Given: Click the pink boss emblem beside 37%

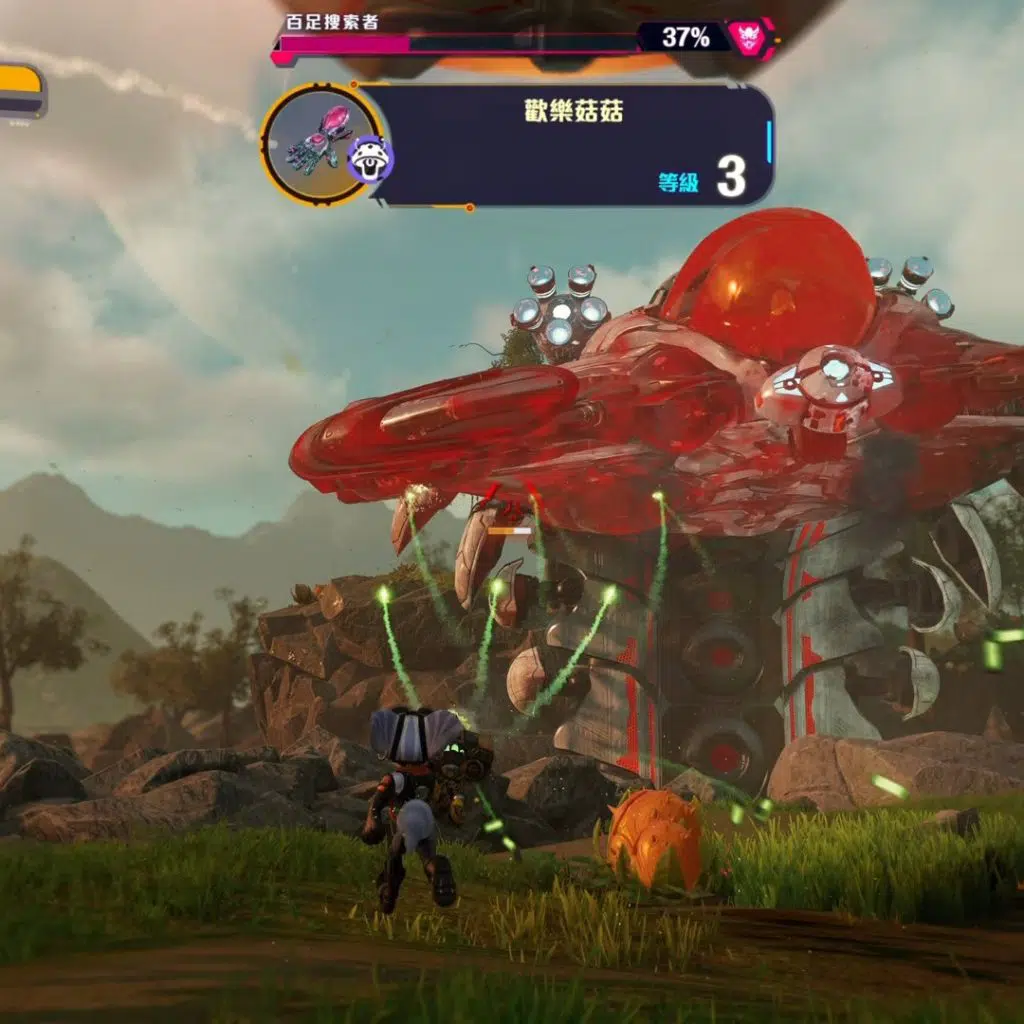Looking at the screenshot, I should coord(745,38).
